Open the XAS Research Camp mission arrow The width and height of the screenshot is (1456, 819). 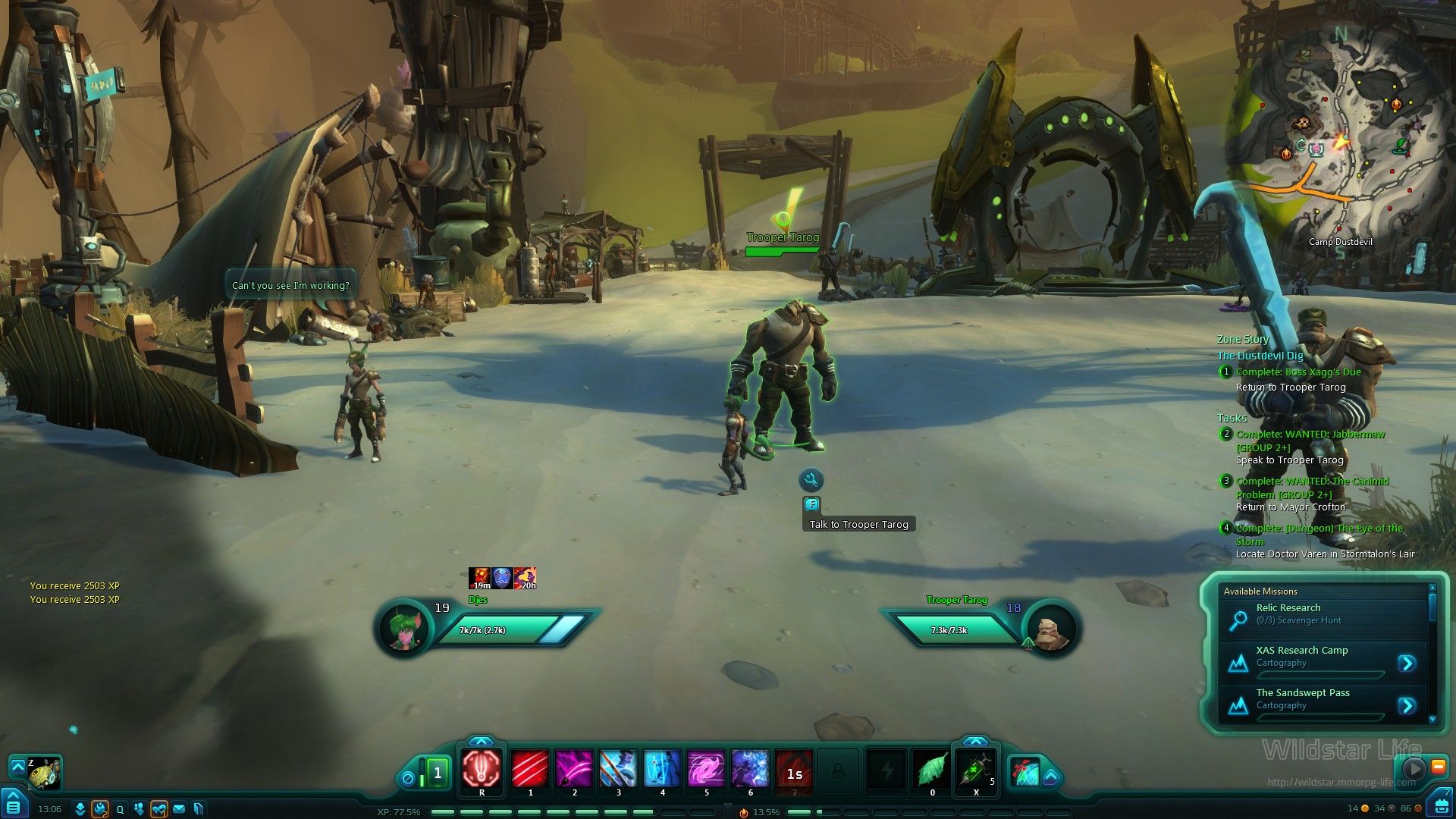pos(1407,664)
